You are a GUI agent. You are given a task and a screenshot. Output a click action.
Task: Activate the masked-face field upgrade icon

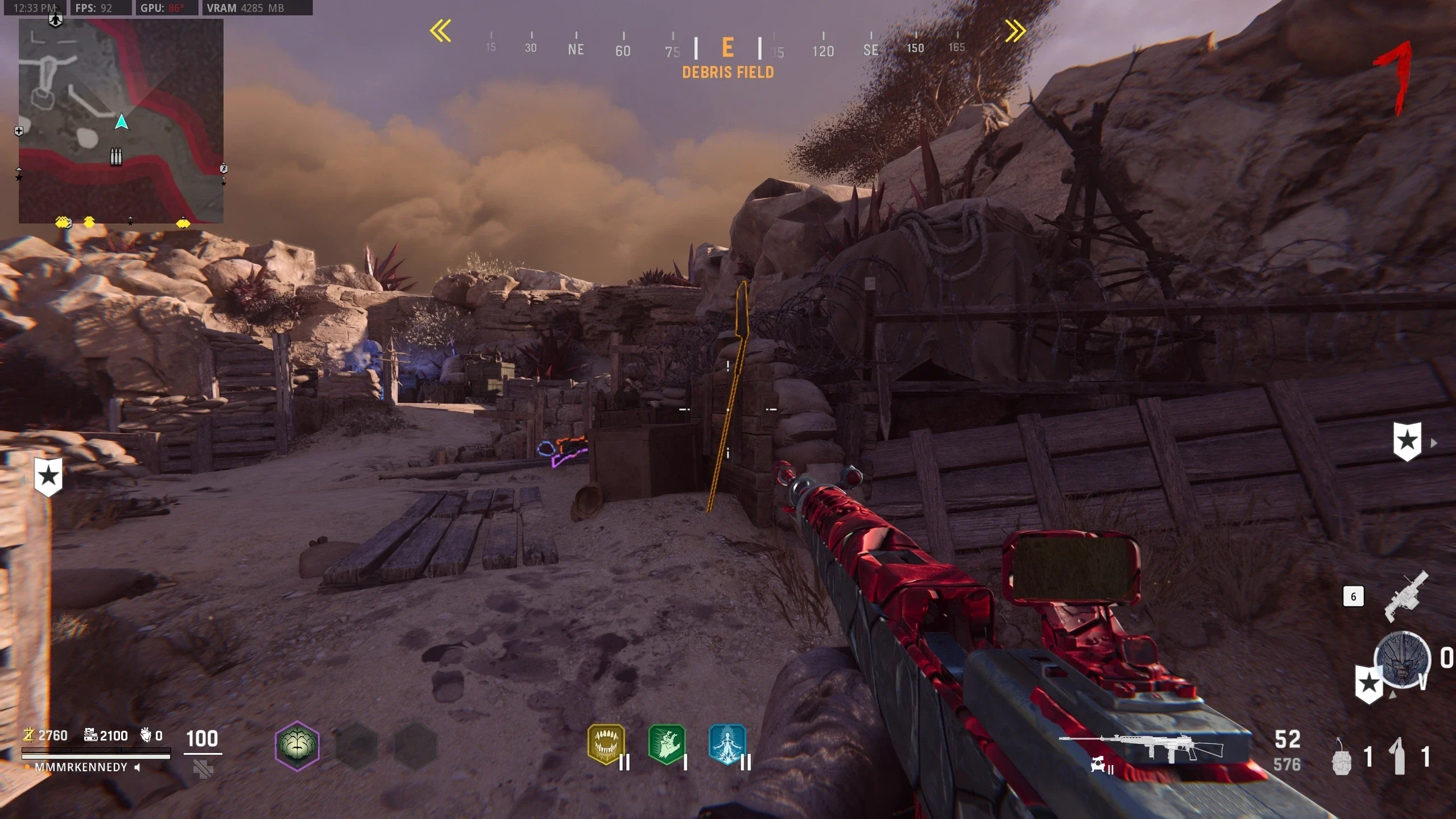[1402, 660]
